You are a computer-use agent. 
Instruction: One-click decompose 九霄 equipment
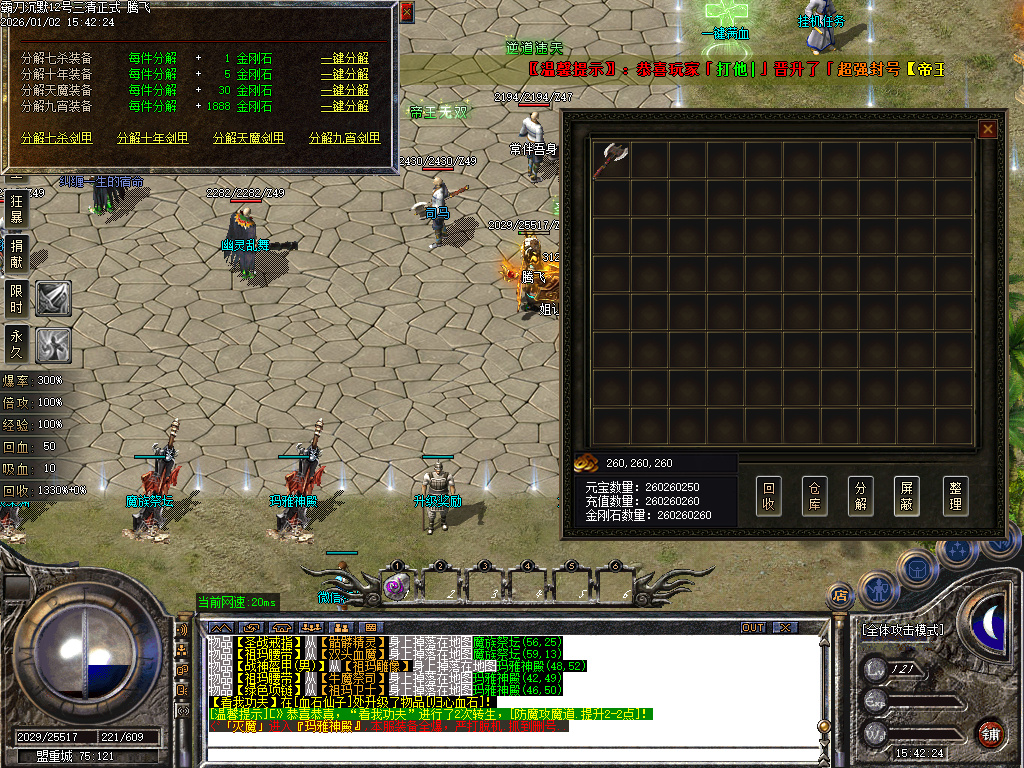click(344, 106)
